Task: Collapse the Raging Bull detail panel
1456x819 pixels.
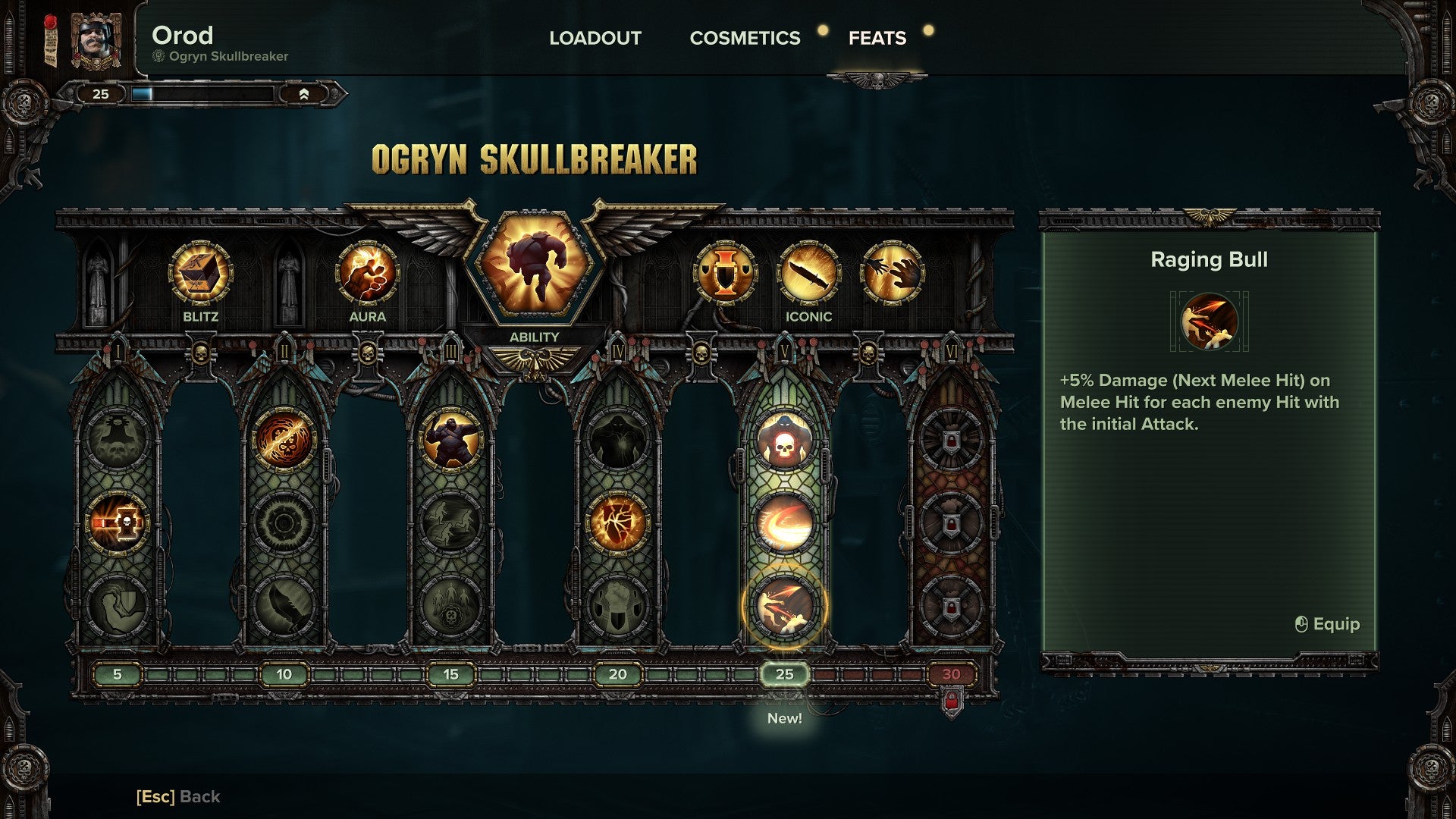Action: click(x=1212, y=262)
